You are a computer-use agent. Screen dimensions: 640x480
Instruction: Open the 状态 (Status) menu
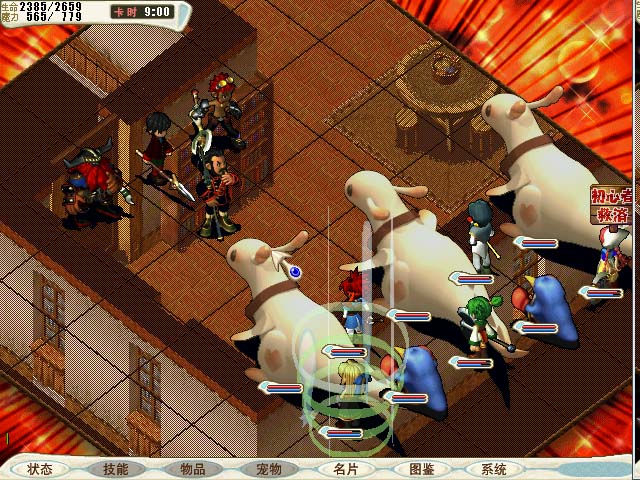pos(40,469)
